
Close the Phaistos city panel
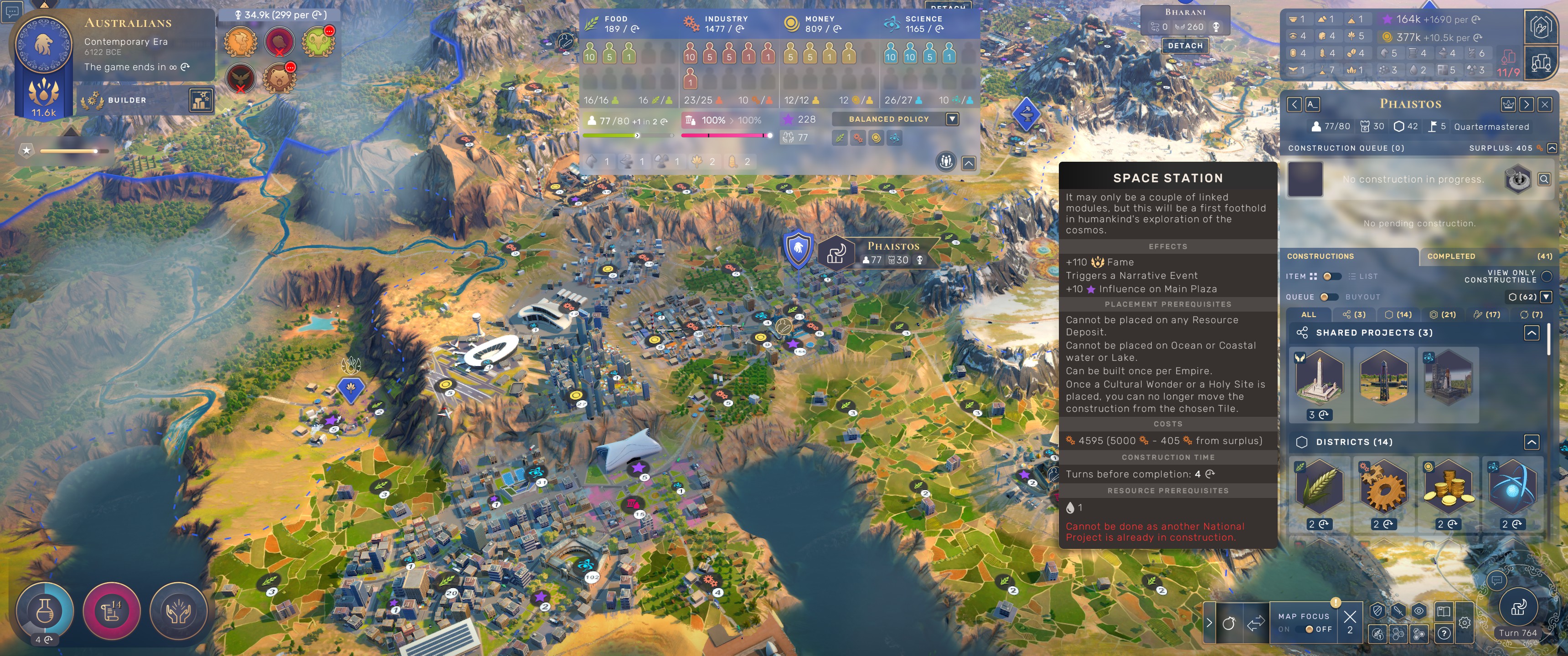pyautogui.click(x=1544, y=104)
